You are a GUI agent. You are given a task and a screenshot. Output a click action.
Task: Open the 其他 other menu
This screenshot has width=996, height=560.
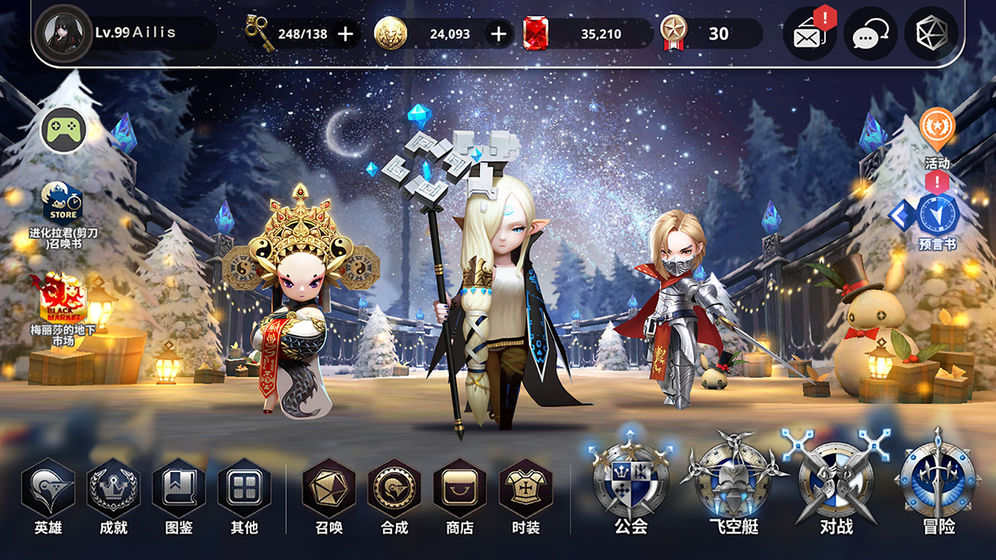pos(244,489)
